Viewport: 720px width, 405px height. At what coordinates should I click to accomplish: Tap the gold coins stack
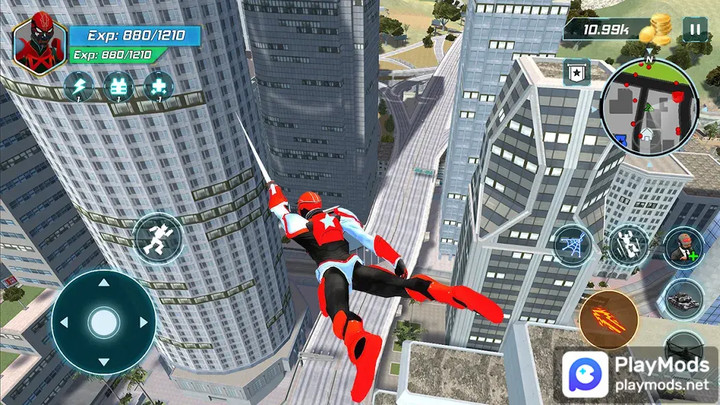pyautogui.click(x=658, y=28)
